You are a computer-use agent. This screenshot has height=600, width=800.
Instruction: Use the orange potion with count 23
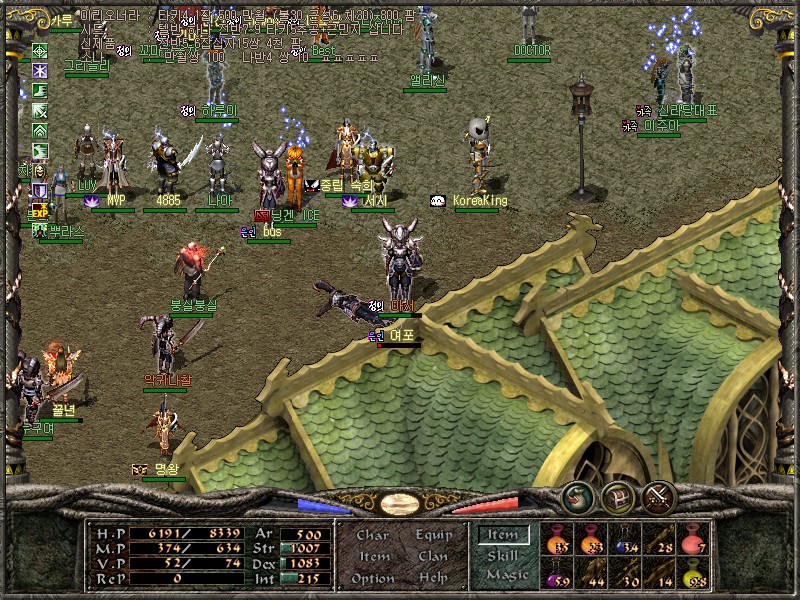pyautogui.click(x=591, y=540)
